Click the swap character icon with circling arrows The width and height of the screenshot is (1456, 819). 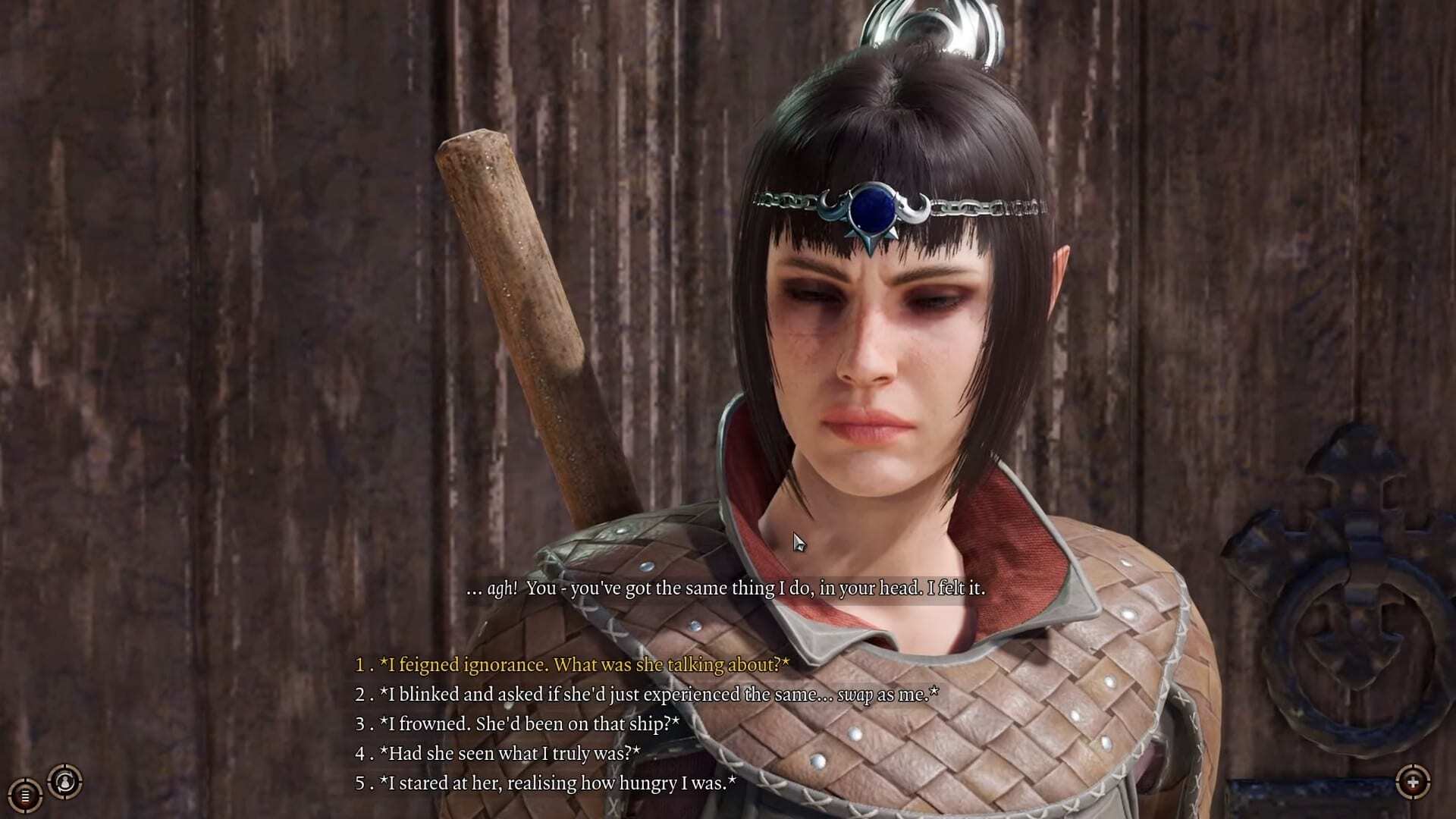(65, 782)
